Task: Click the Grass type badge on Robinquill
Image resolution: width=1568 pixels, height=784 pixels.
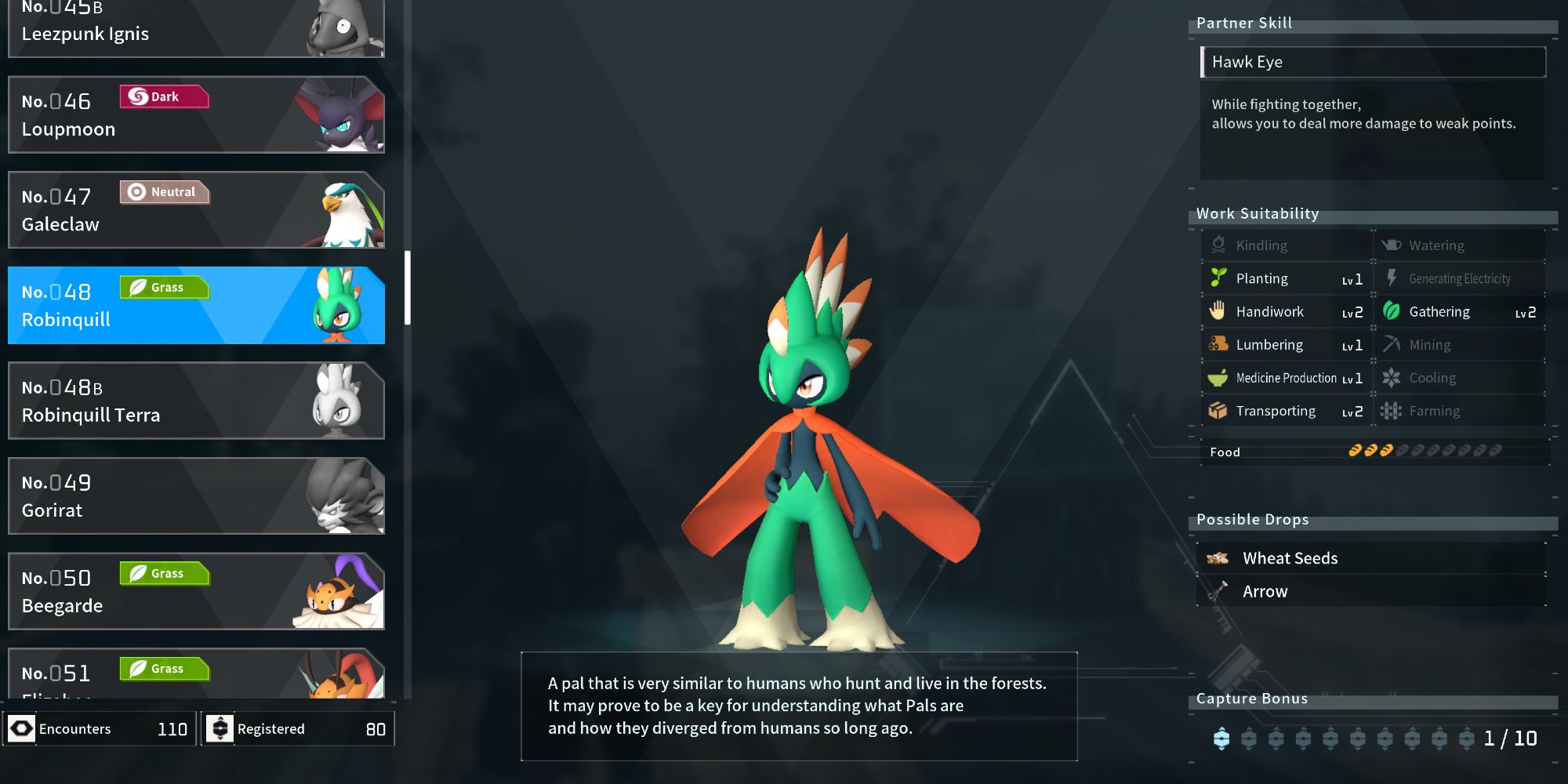Action: 165,287
